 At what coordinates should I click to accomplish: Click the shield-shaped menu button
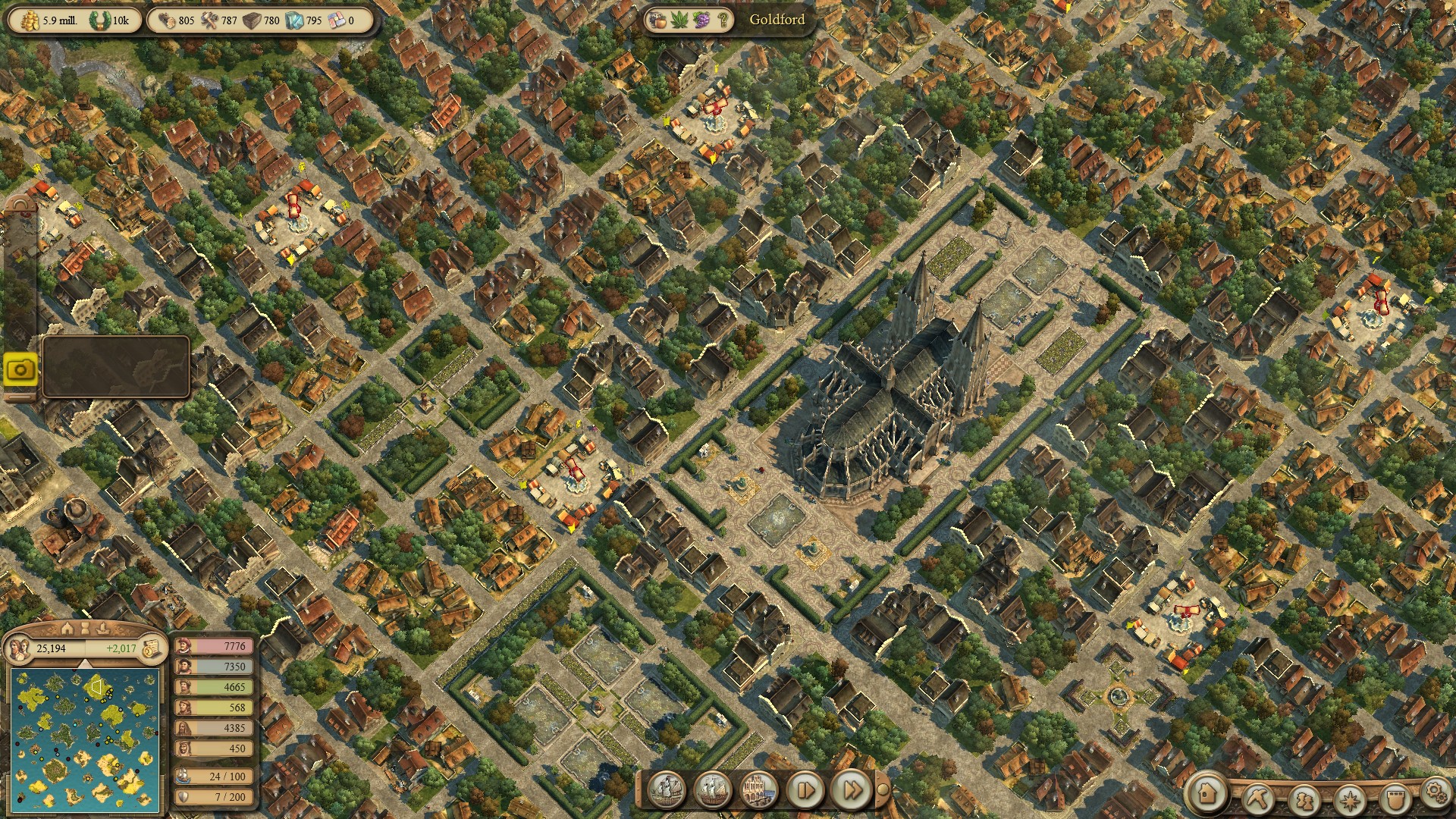(x=1395, y=799)
